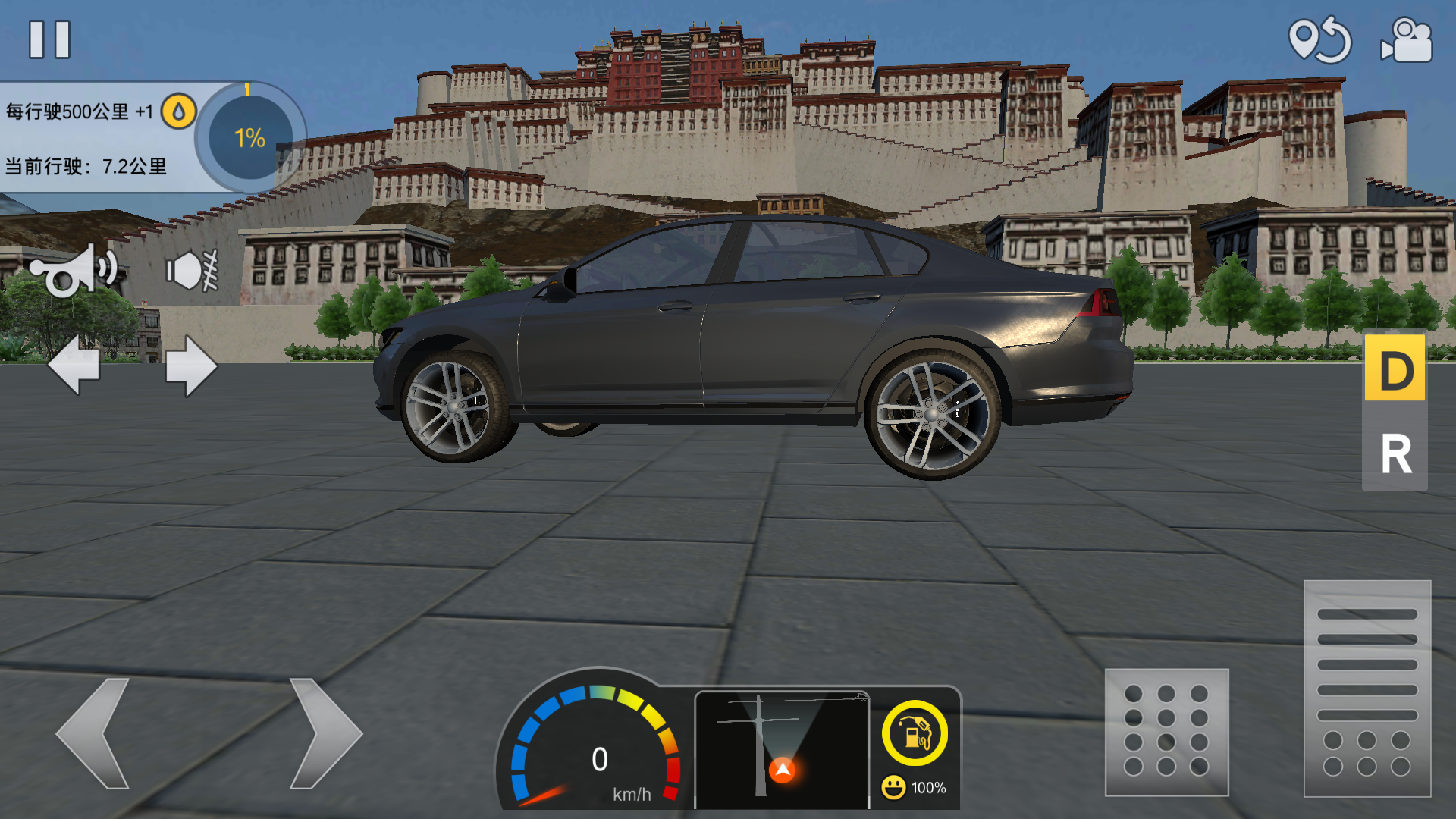The width and height of the screenshot is (1456, 819).
Task: Click the yellow fuel pump icon
Action: 915,733
